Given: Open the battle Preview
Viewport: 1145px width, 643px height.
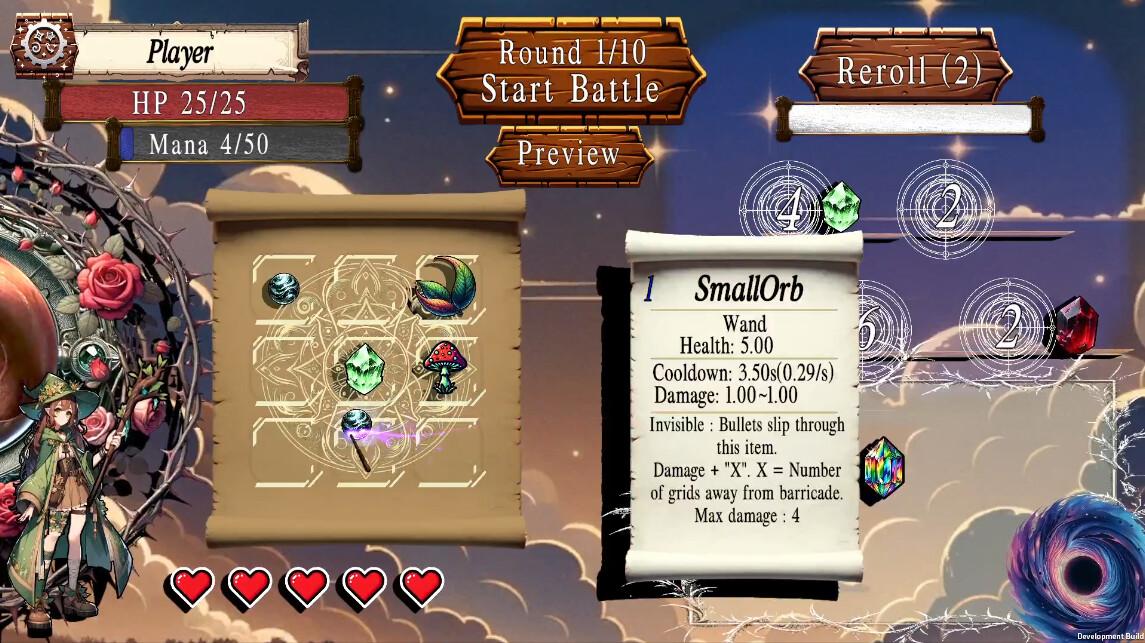Looking at the screenshot, I should coord(569,154).
